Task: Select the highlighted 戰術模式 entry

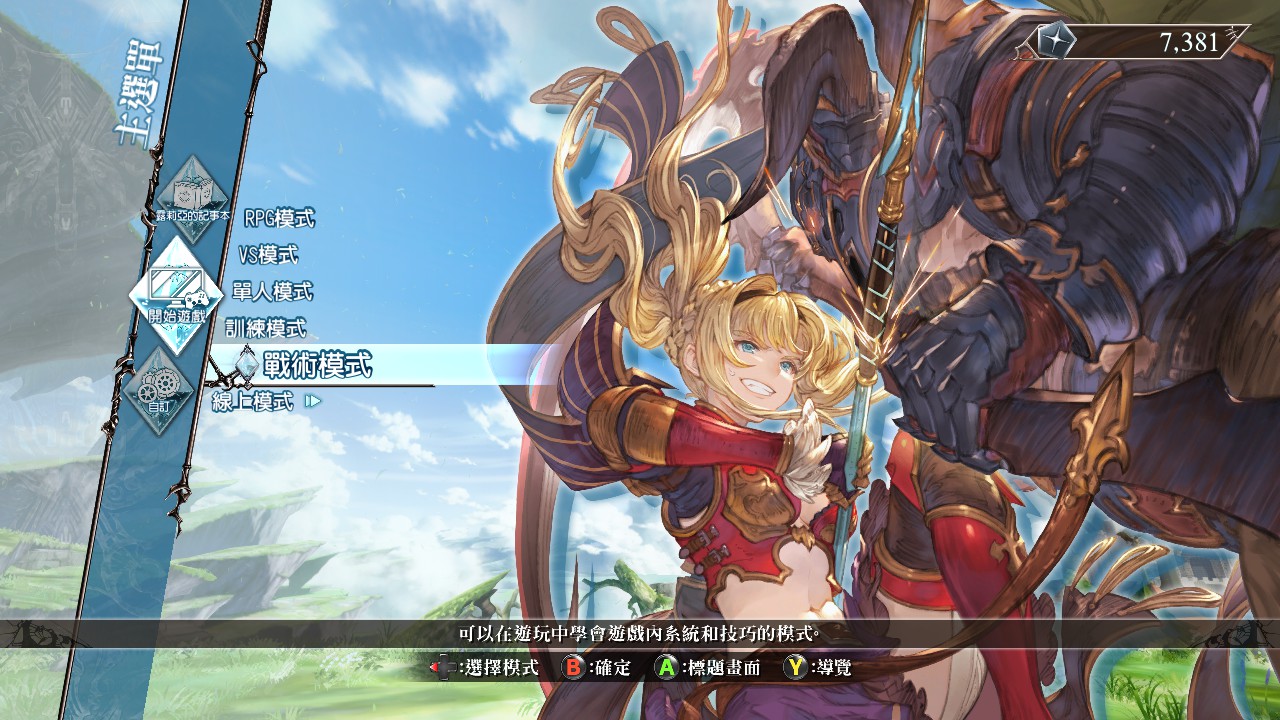Action: pyautogui.click(x=317, y=366)
